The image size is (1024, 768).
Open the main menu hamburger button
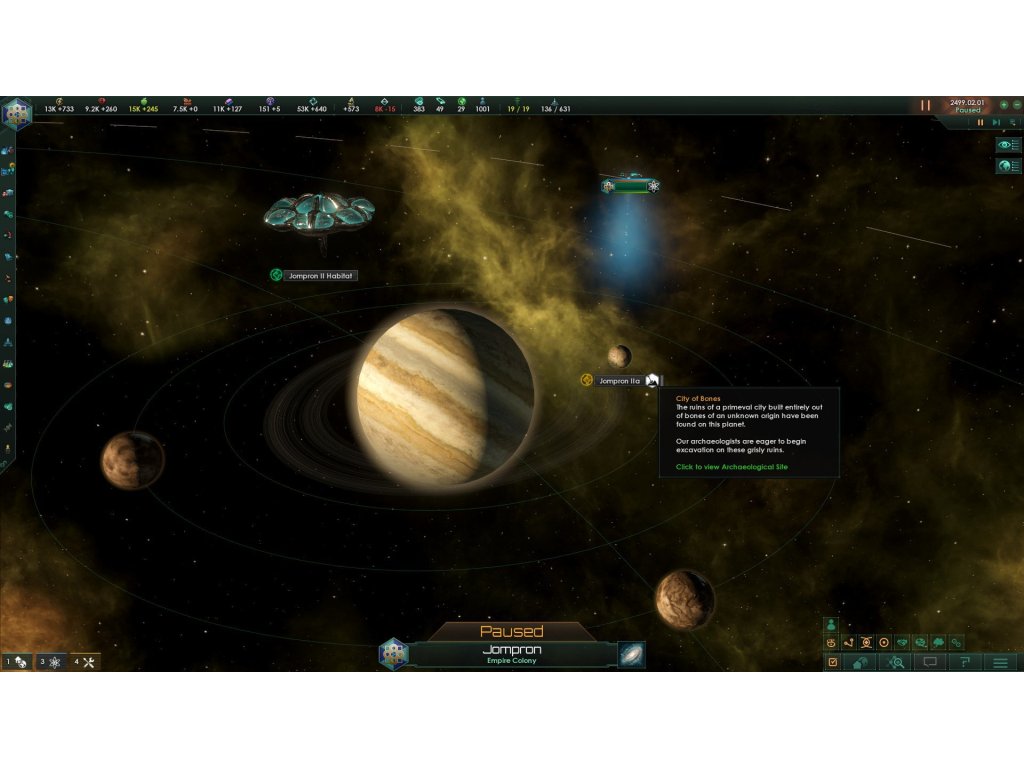pyautogui.click(x=998, y=662)
